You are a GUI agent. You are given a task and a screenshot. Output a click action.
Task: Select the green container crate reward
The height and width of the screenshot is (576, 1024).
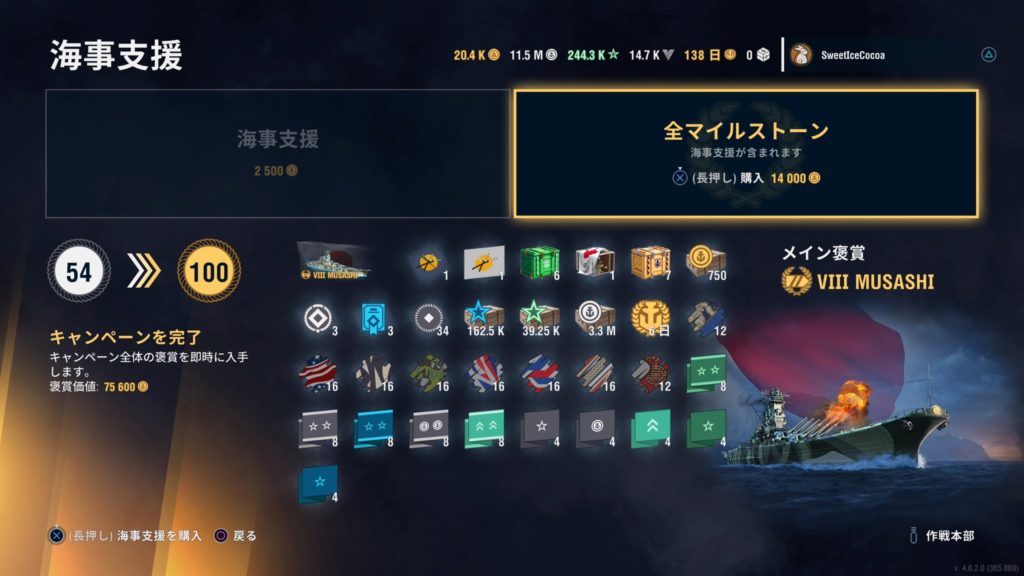[539, 261]
